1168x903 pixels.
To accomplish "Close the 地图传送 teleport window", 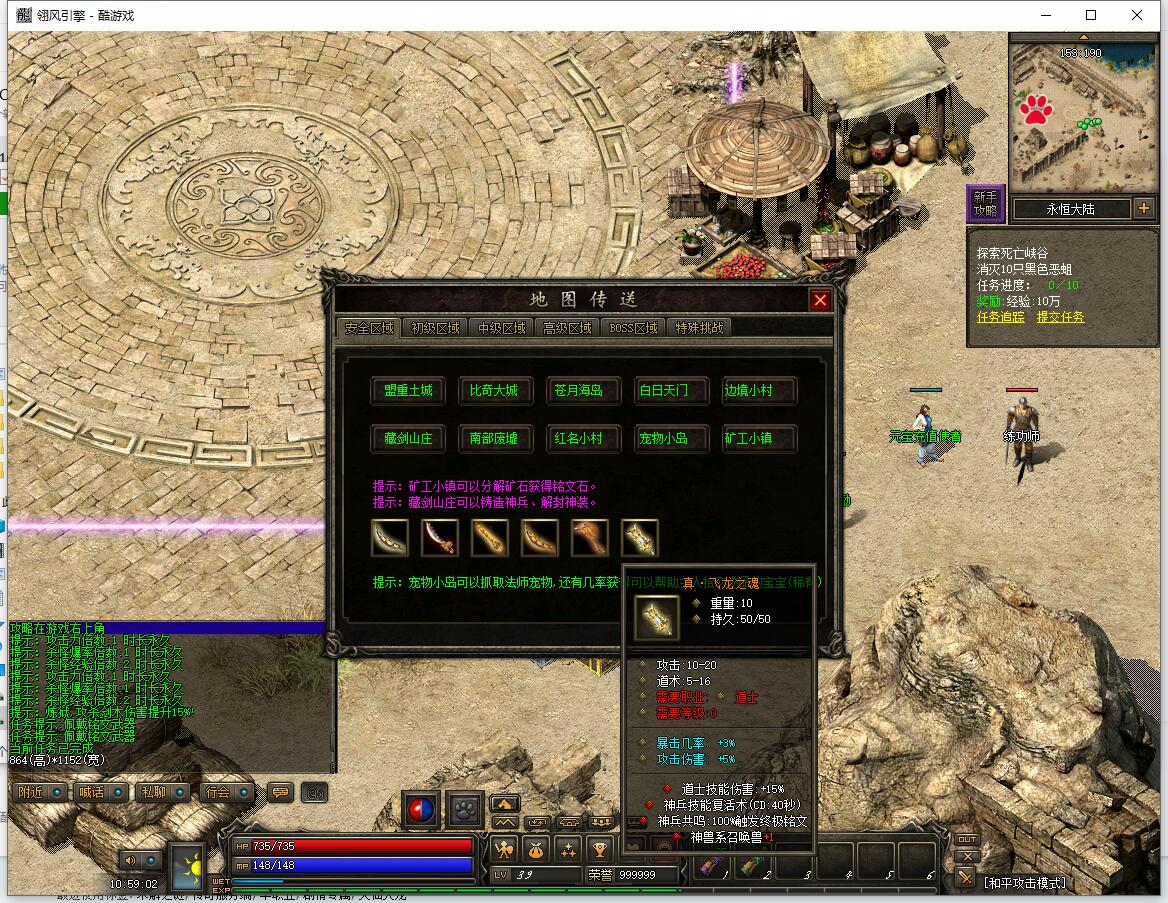I will tap(820, 300).
